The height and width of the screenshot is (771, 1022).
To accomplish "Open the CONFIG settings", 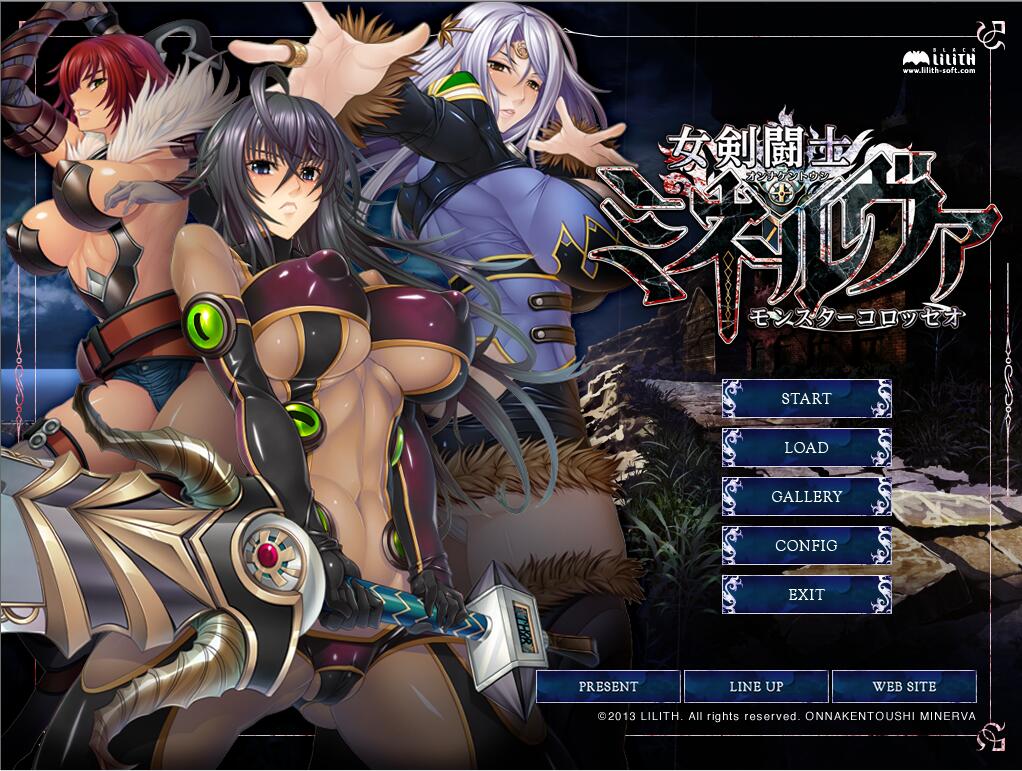I will tap(806, 545).
